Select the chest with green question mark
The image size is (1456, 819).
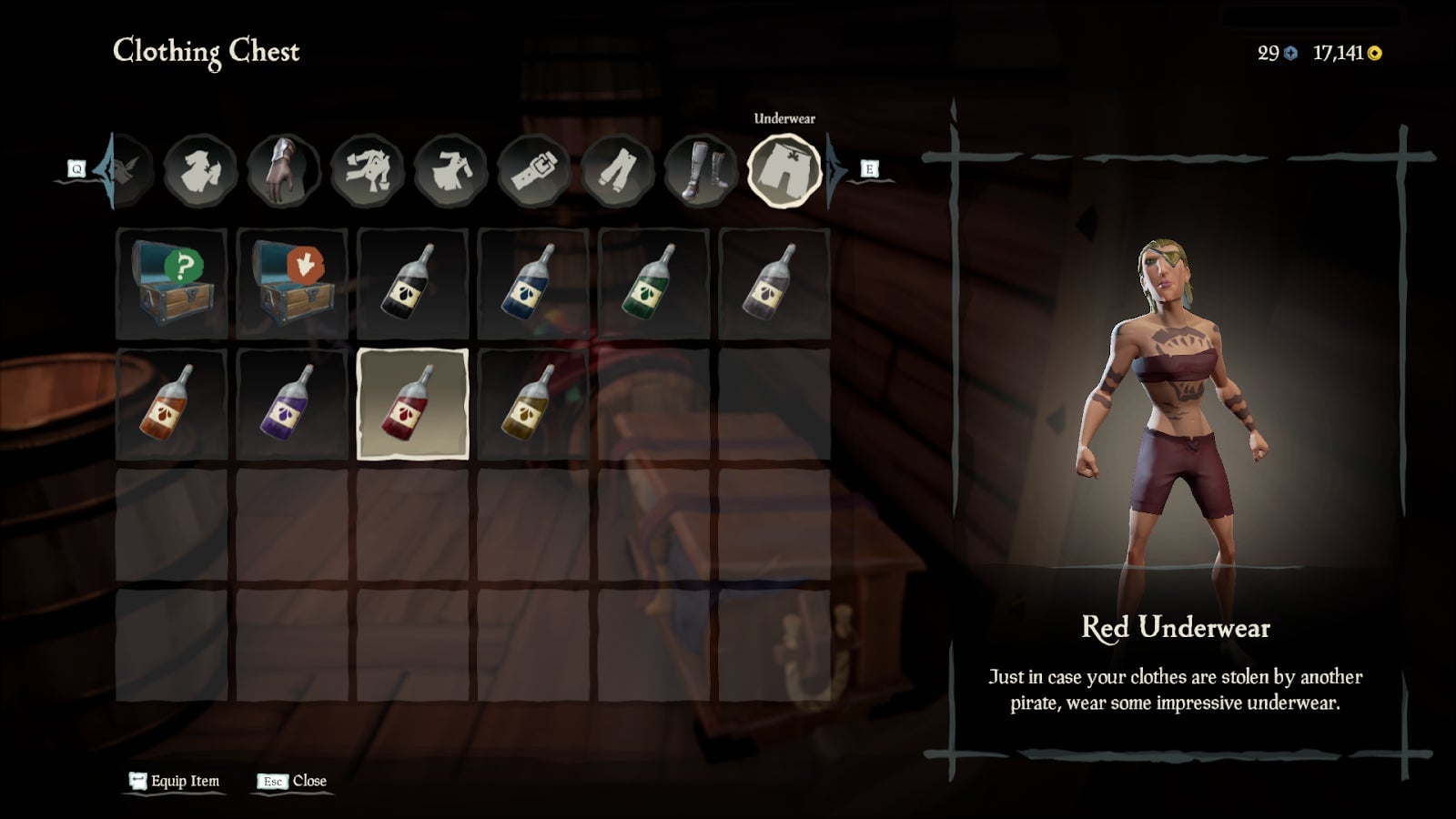(172, 283)
